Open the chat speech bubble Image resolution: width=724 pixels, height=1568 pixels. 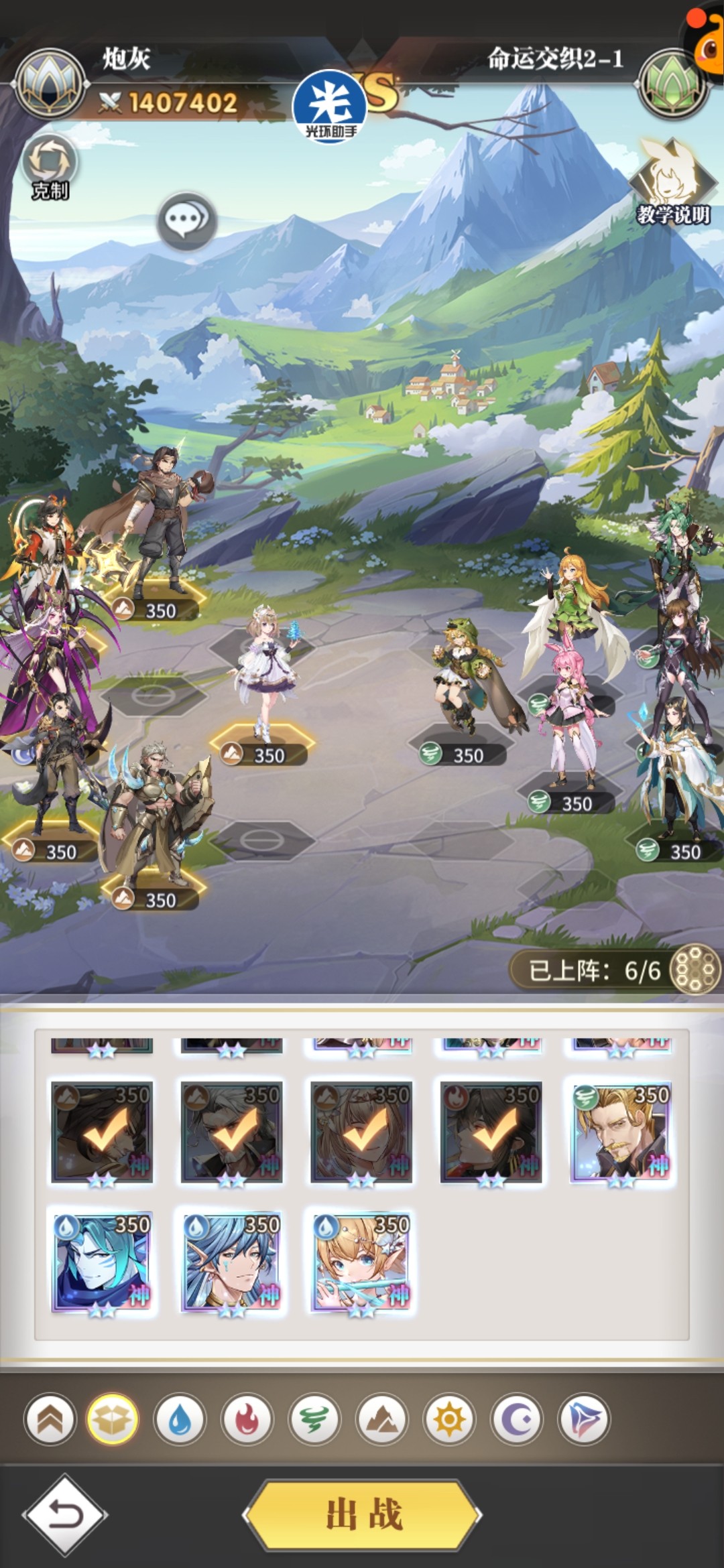186,220
